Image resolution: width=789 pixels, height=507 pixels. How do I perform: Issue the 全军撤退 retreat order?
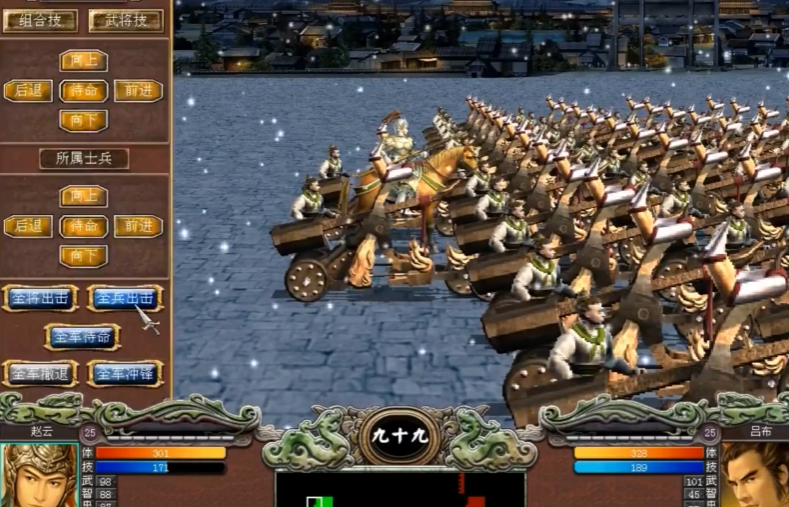click(40, 373)
